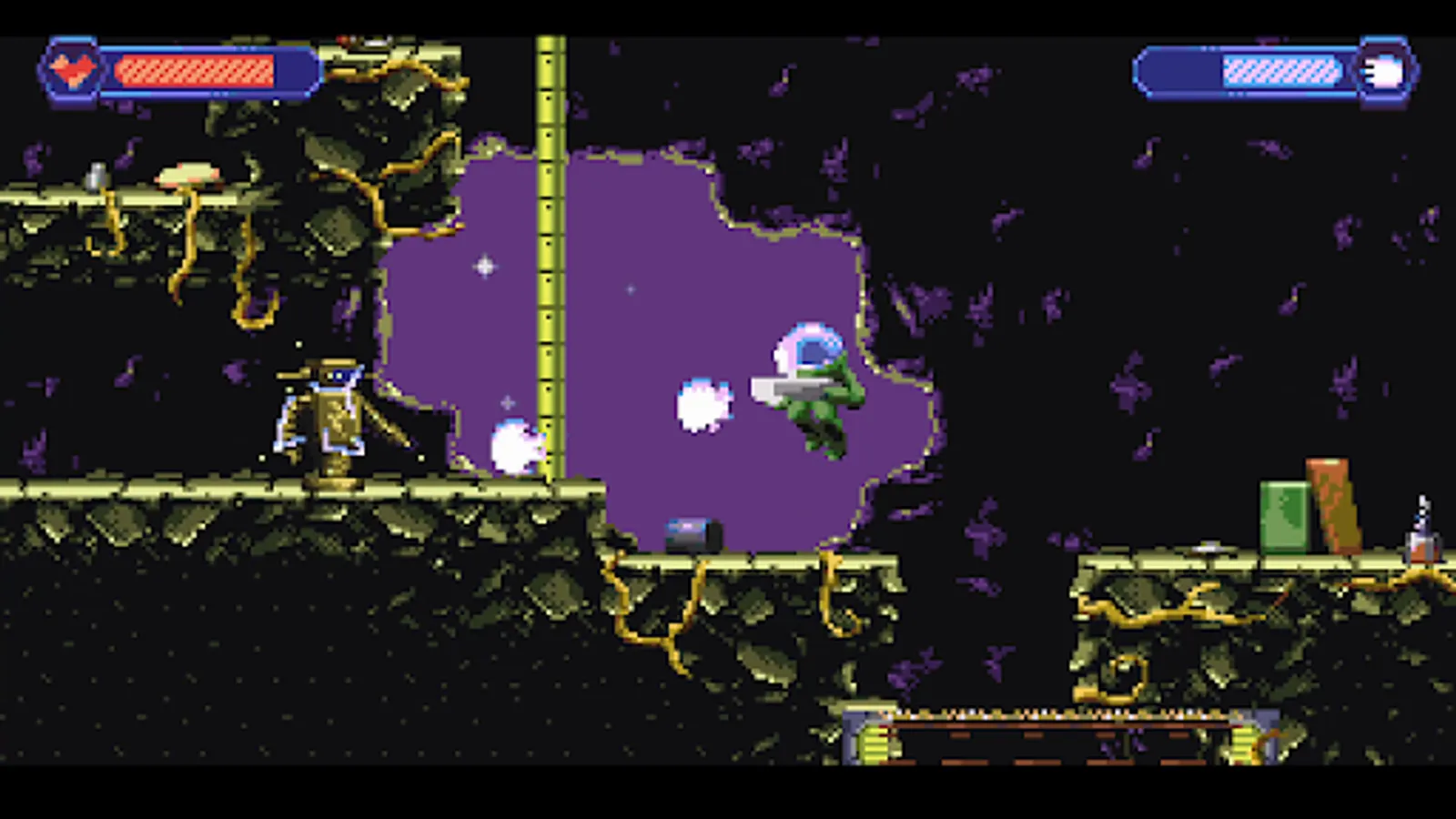Click the large white projectile near the astronaut
1456x819 pixels.
(x=703, y=405)
